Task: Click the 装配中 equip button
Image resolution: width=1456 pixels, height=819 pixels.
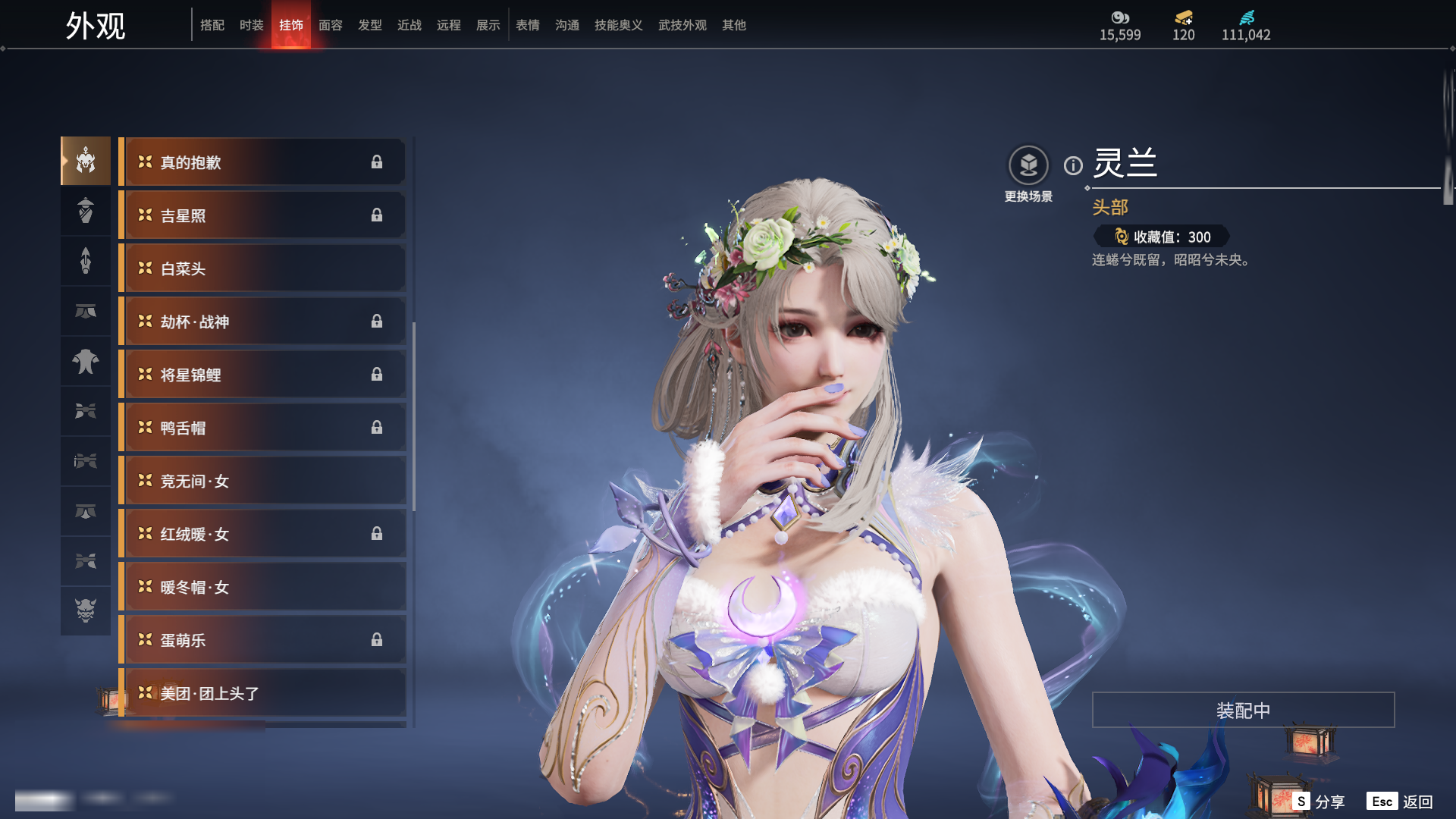Action: [1243, 710]
